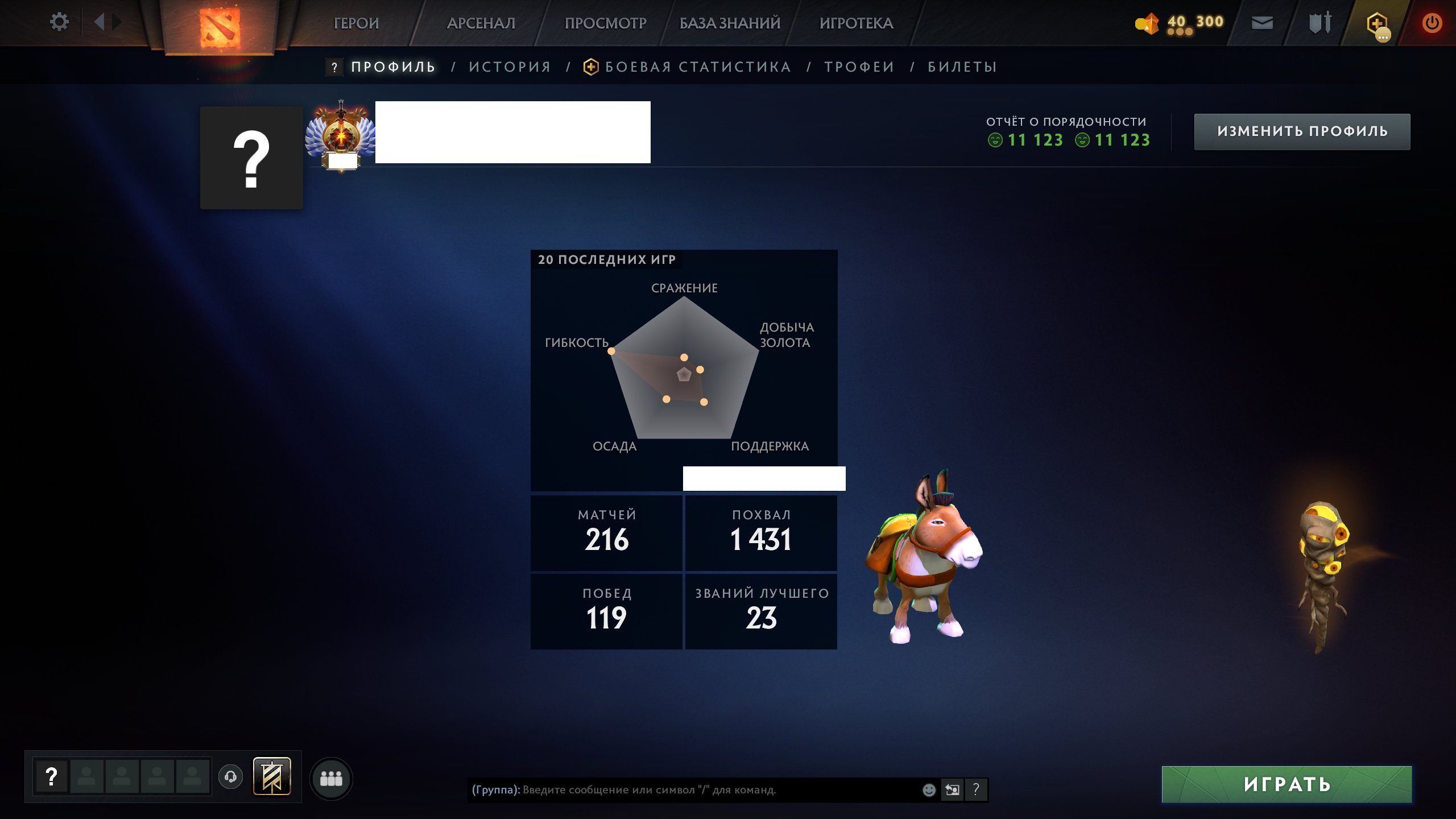Click the ИЗМЕНИТЬ ПРОФИЛЬ button
The height and width of the screenshot is (819, 1456).
click(1301, 131)
